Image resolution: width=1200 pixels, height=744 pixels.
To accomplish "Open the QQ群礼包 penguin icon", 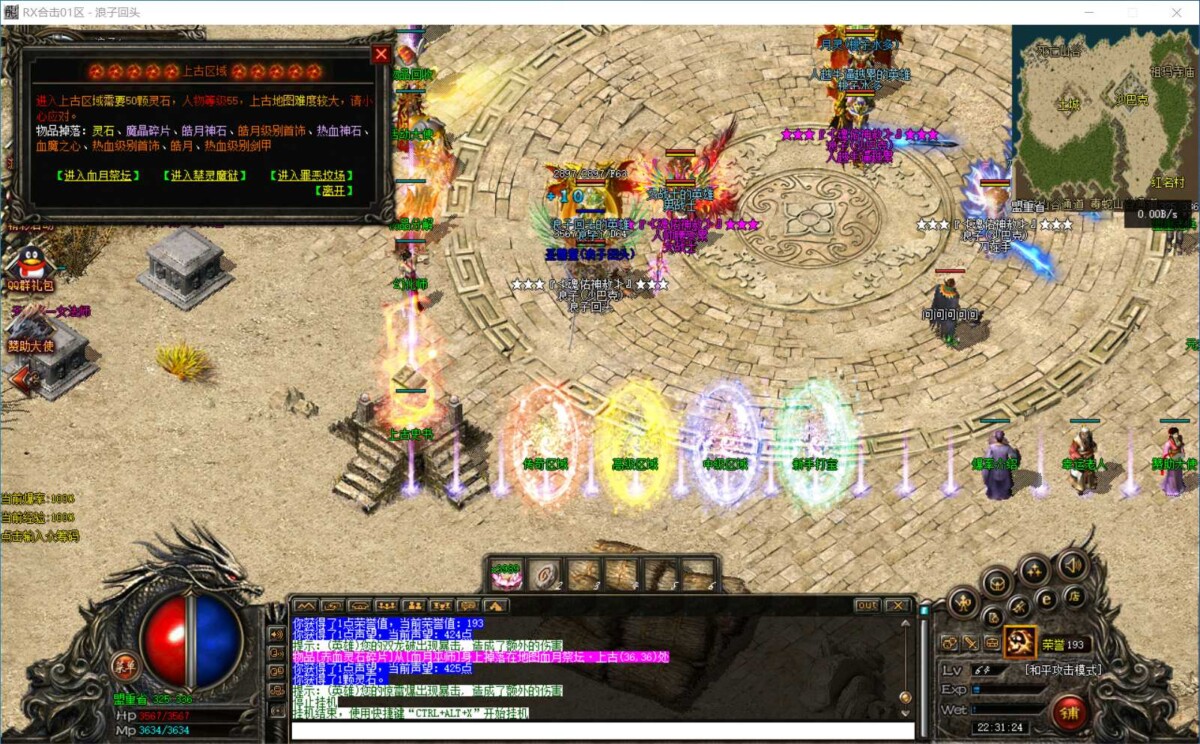I will pos(28,266).
